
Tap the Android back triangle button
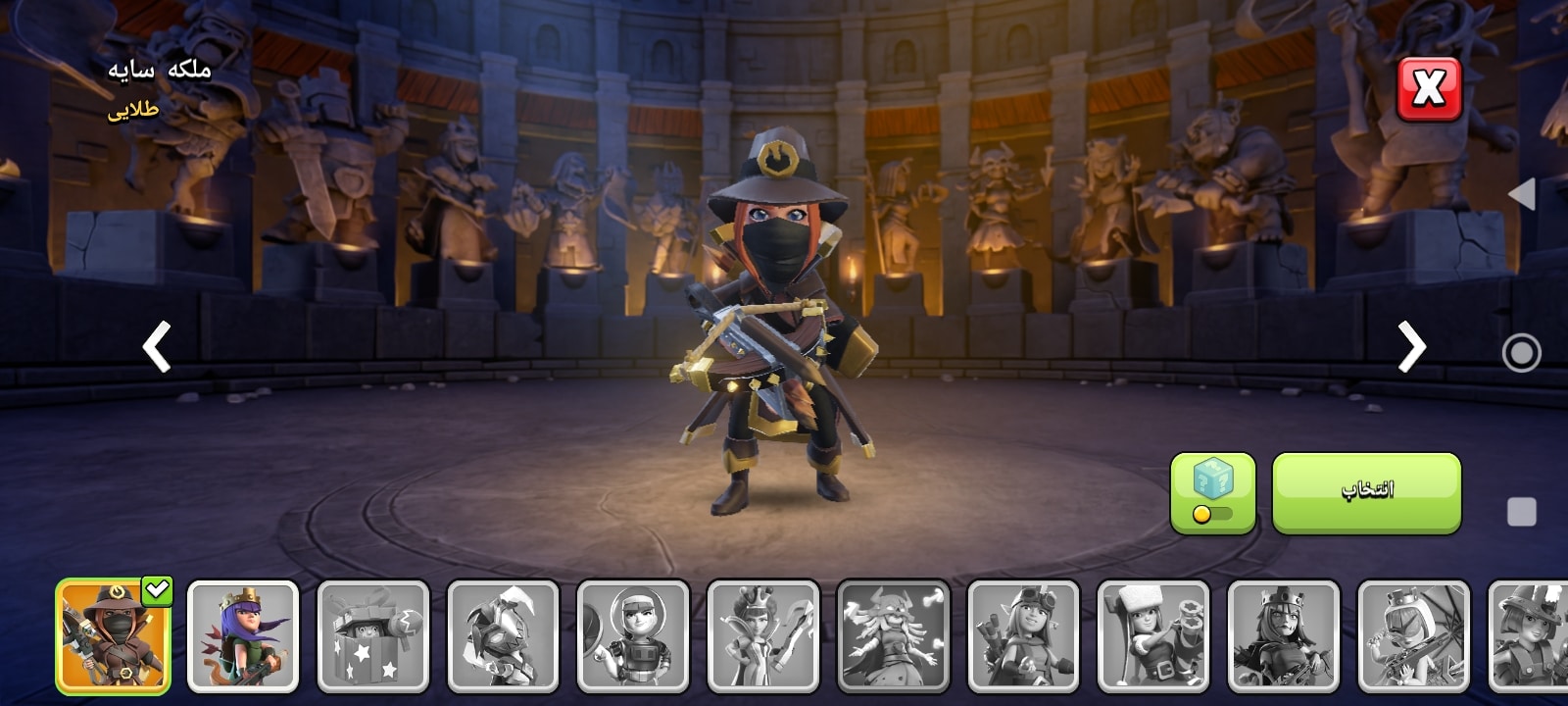pos(1521,194)
